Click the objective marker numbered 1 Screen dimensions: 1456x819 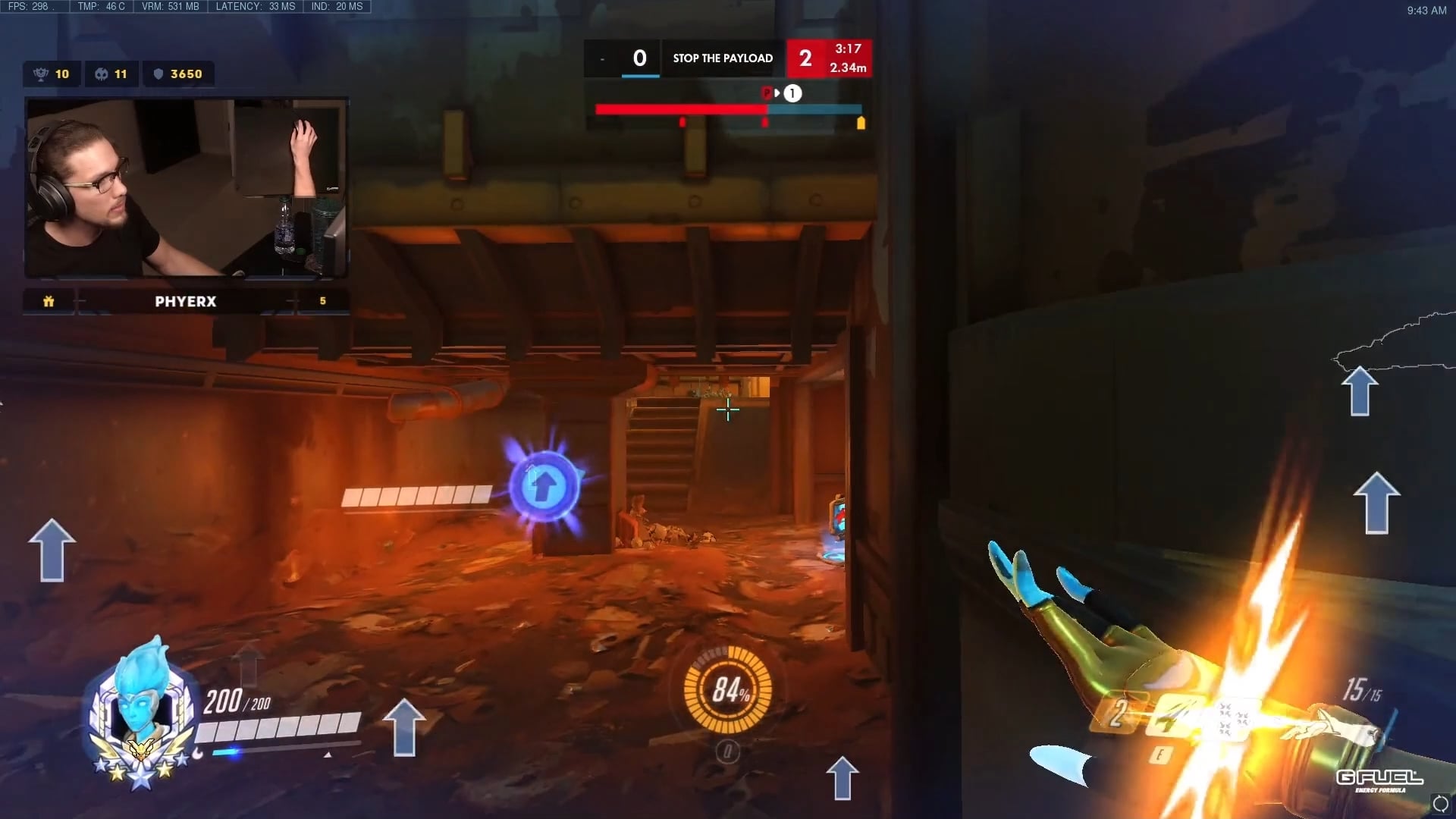(x=792, y=93)
